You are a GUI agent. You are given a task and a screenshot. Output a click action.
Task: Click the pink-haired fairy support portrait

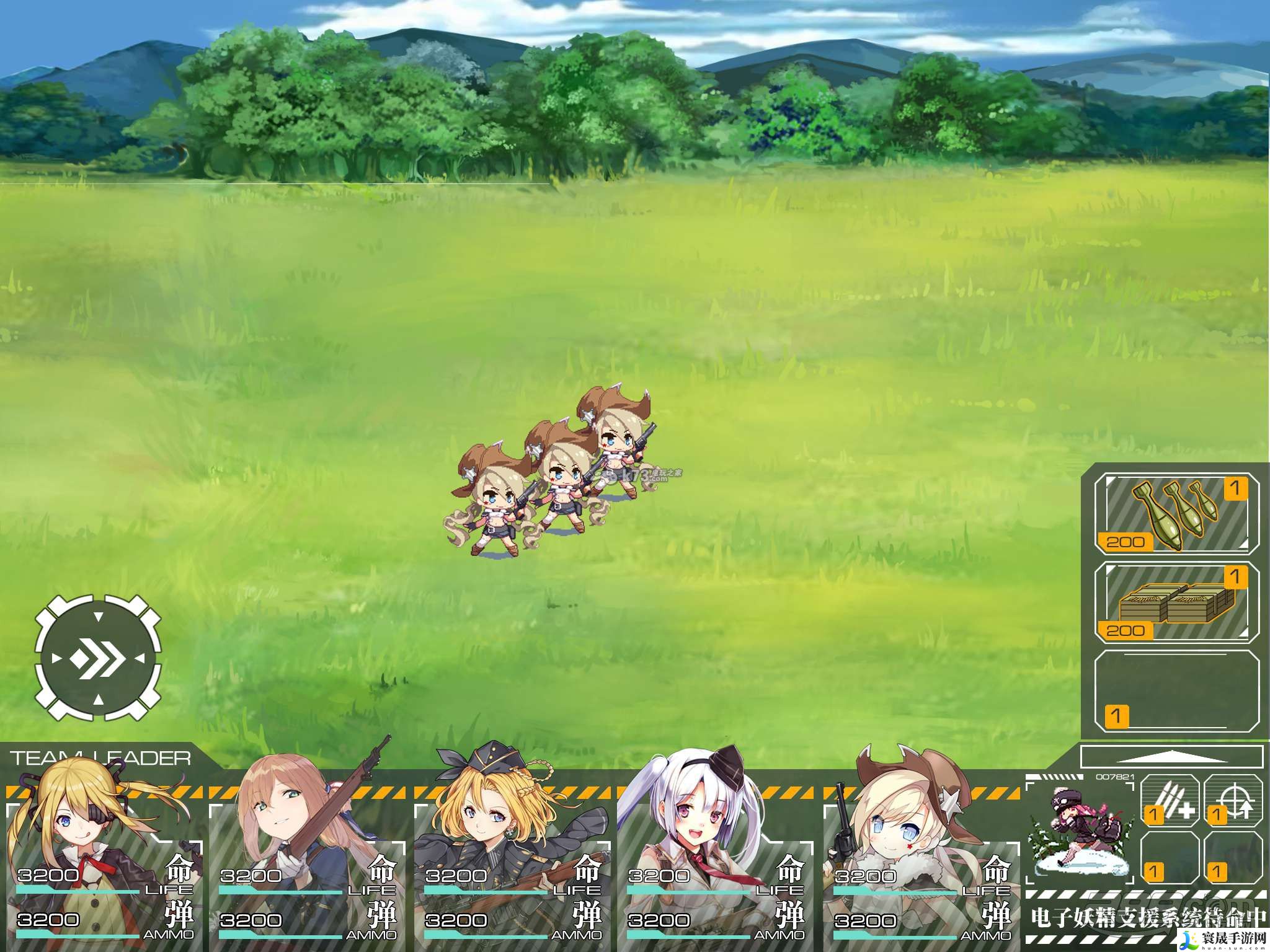pos(1080,831)
